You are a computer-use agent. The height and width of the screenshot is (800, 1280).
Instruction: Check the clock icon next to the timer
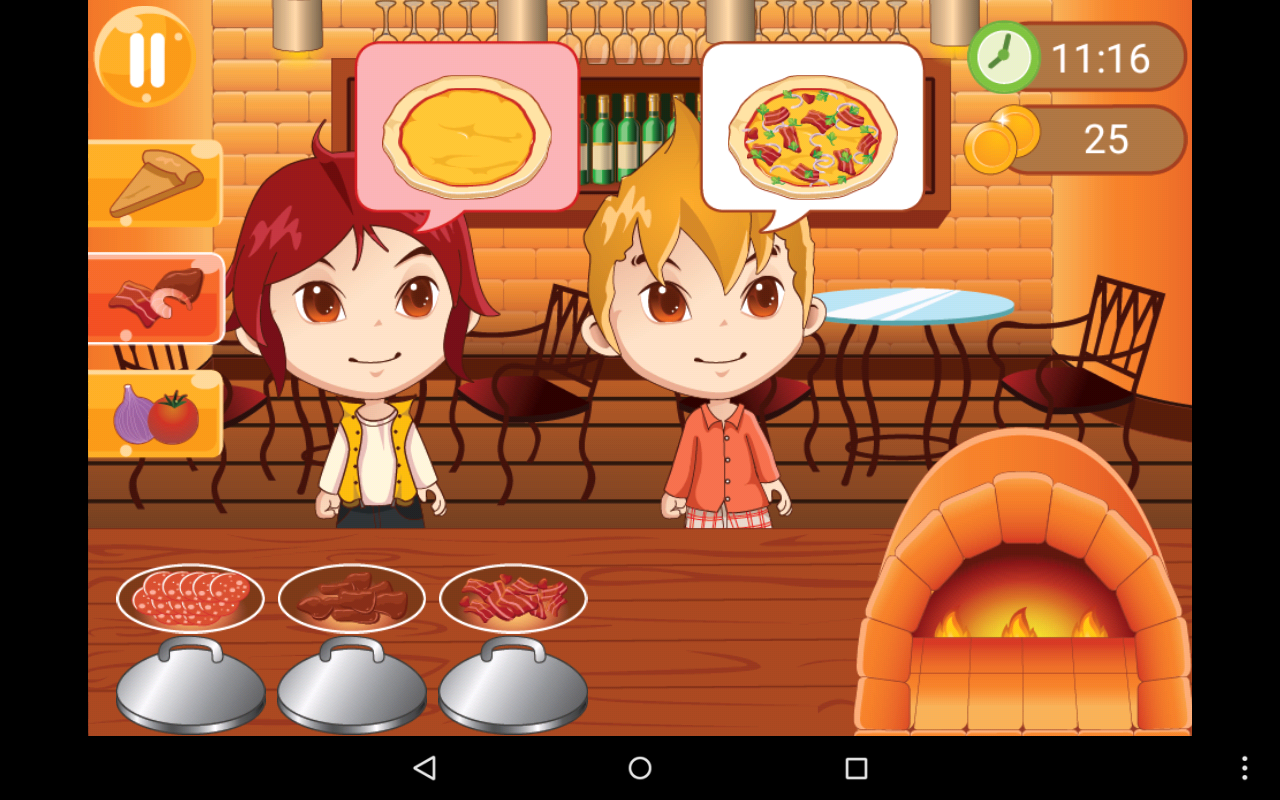tap(1004, 57)
